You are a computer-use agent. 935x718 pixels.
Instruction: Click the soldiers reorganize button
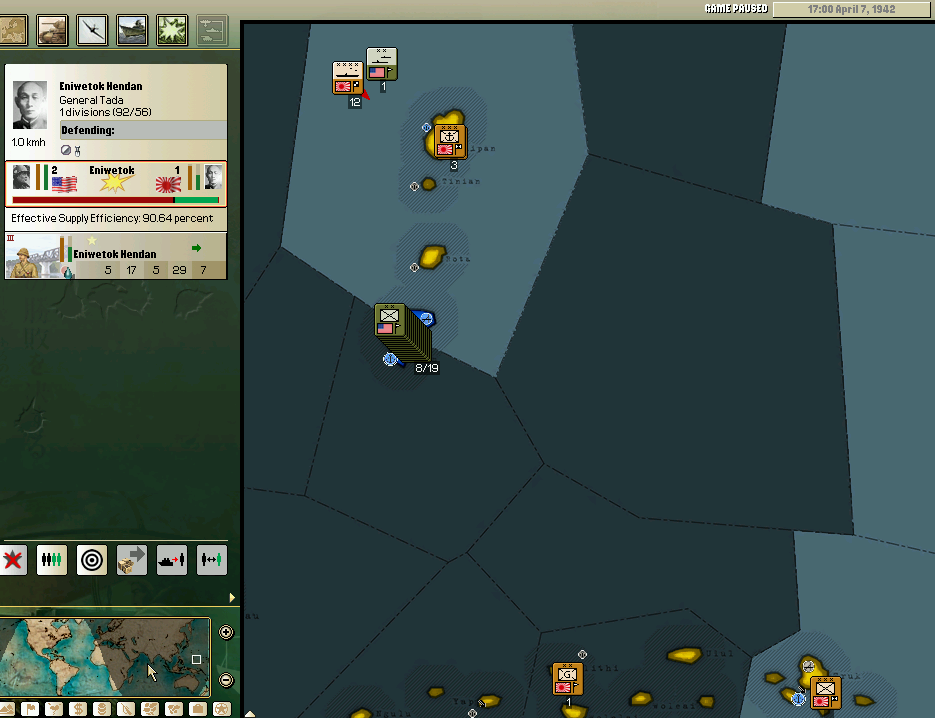[52, 560]
